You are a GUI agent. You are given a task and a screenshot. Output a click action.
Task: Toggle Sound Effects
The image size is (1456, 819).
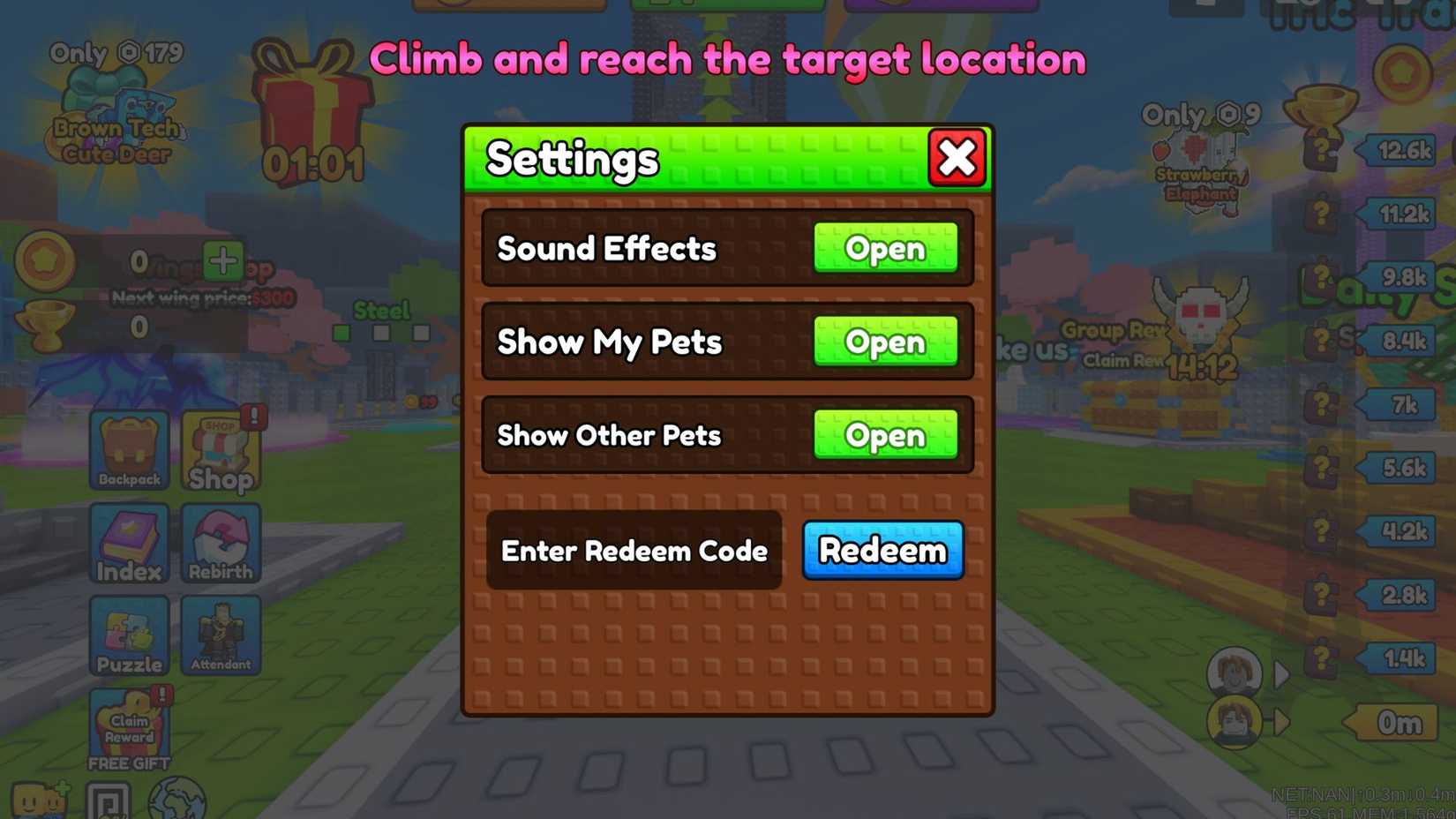(886, 250)
